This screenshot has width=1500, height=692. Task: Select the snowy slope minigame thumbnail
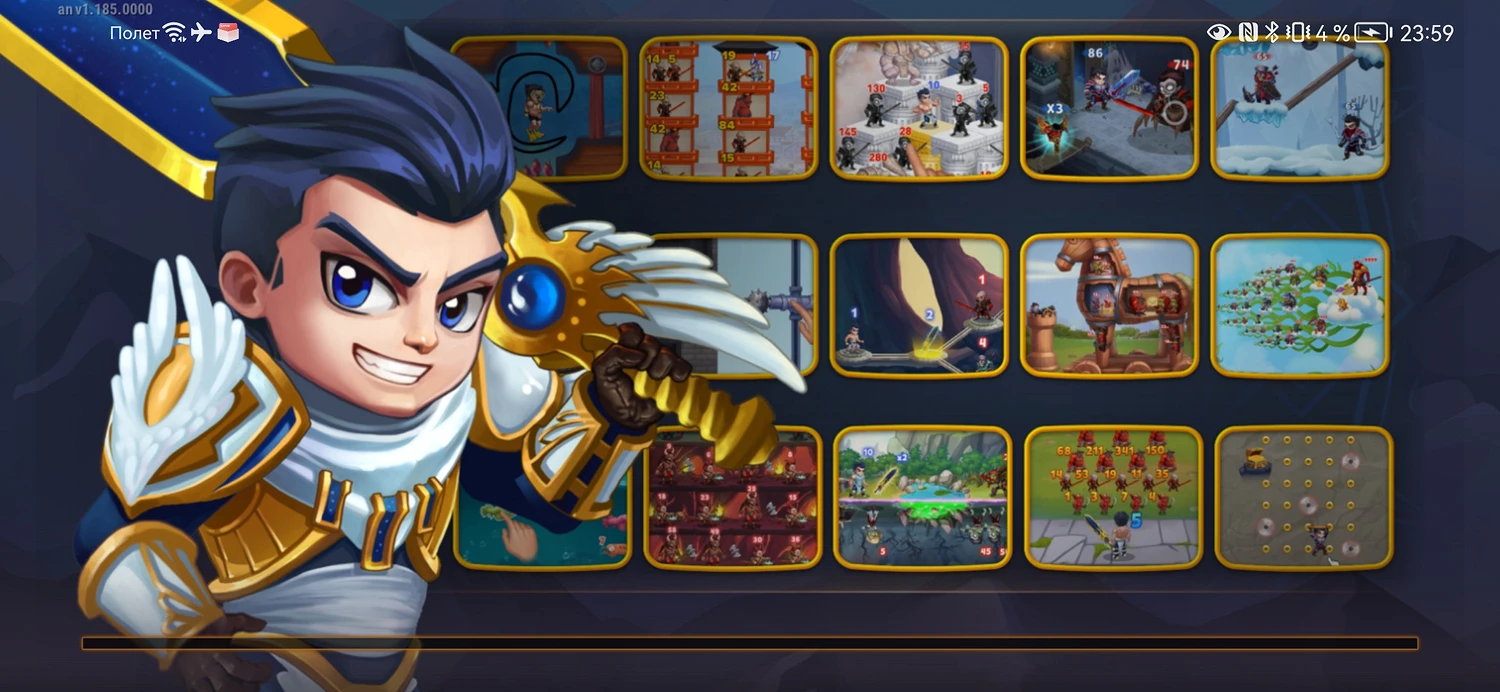[x=1299, y=108]
